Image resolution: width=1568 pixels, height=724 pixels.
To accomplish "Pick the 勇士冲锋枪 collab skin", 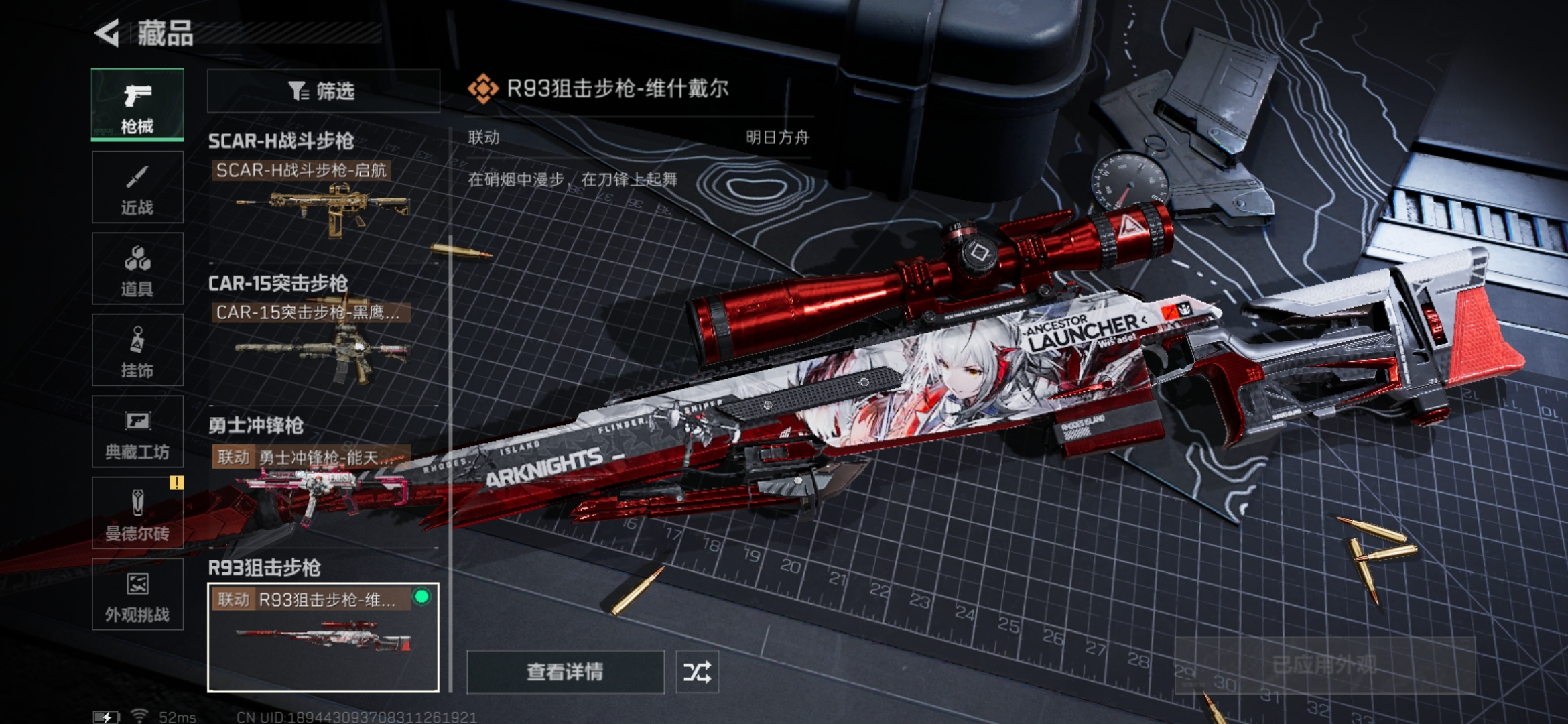I will (323, 484).
